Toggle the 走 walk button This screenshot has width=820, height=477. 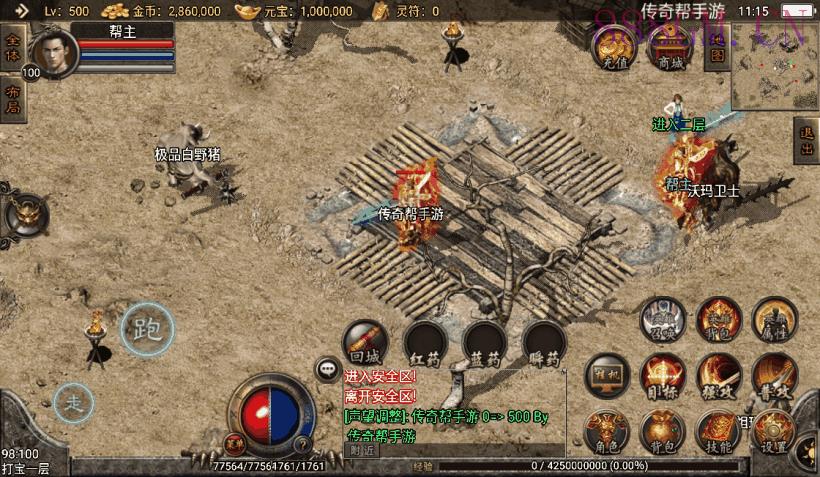[x=73, y=402]
